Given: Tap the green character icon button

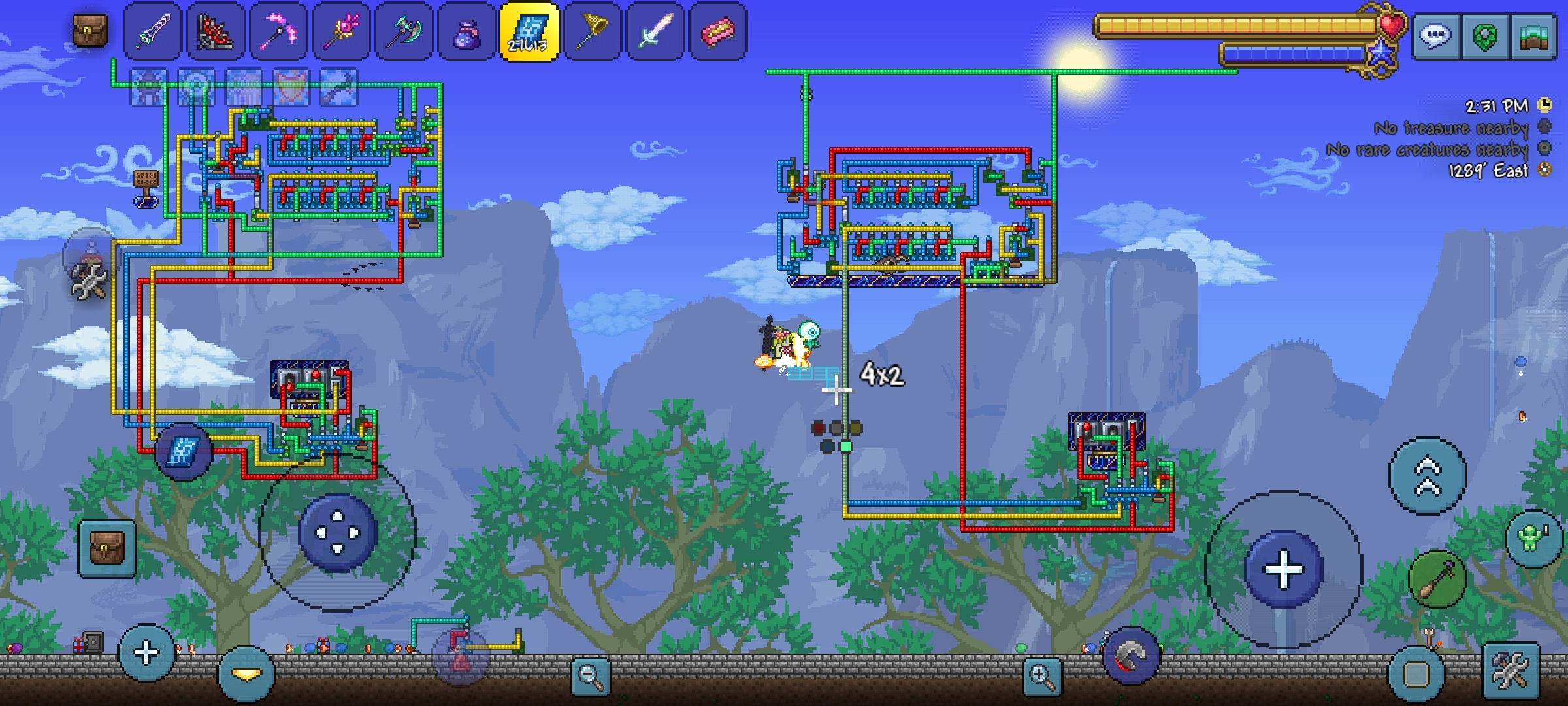Looking at the screenshot, I should (1532, 539).
